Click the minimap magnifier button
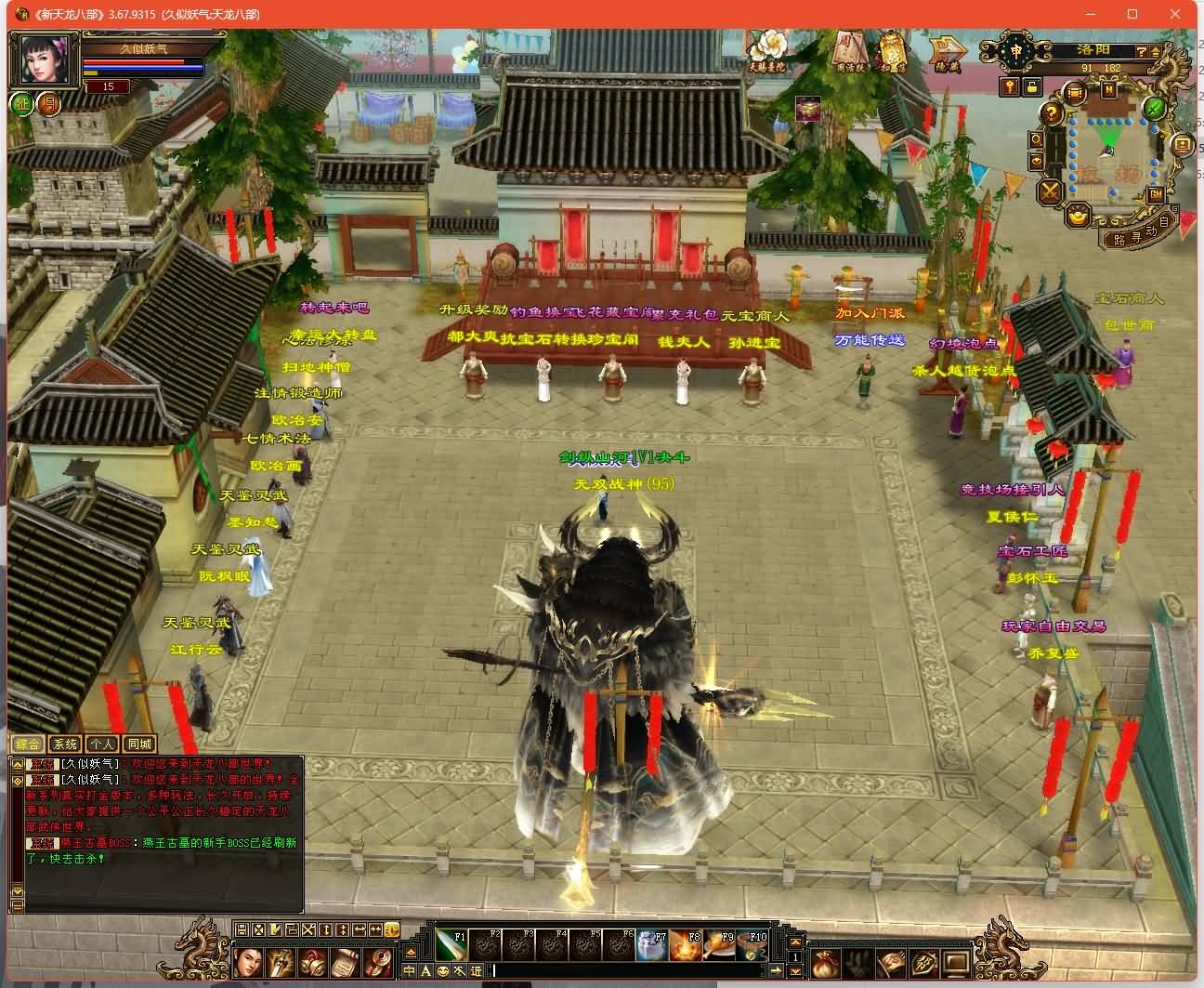The image size is (1204, 988). pos(1037,140)
